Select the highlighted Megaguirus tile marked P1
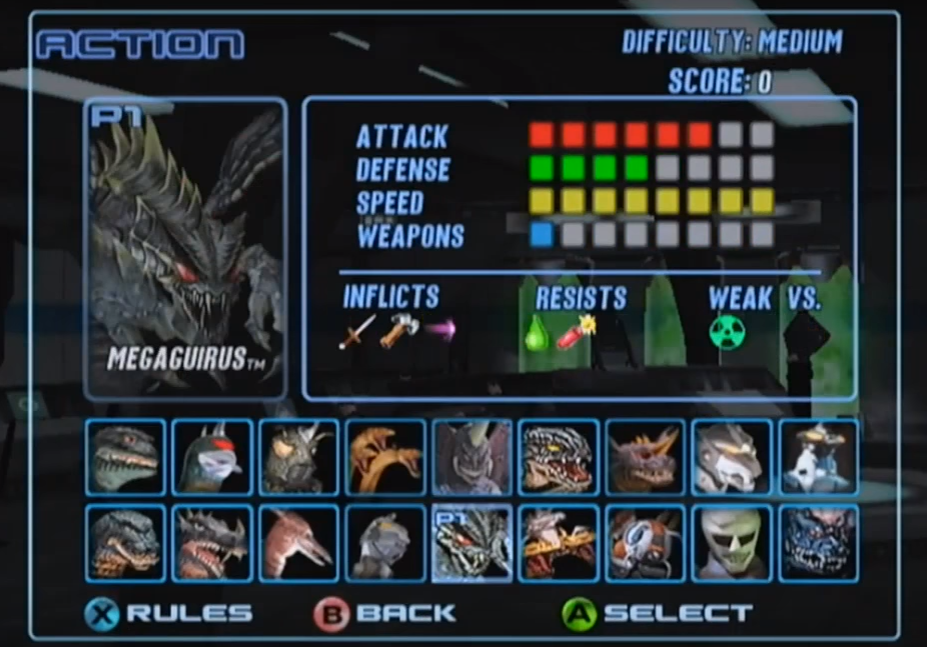This screenshot has width=927, height=647. [472, 543]
